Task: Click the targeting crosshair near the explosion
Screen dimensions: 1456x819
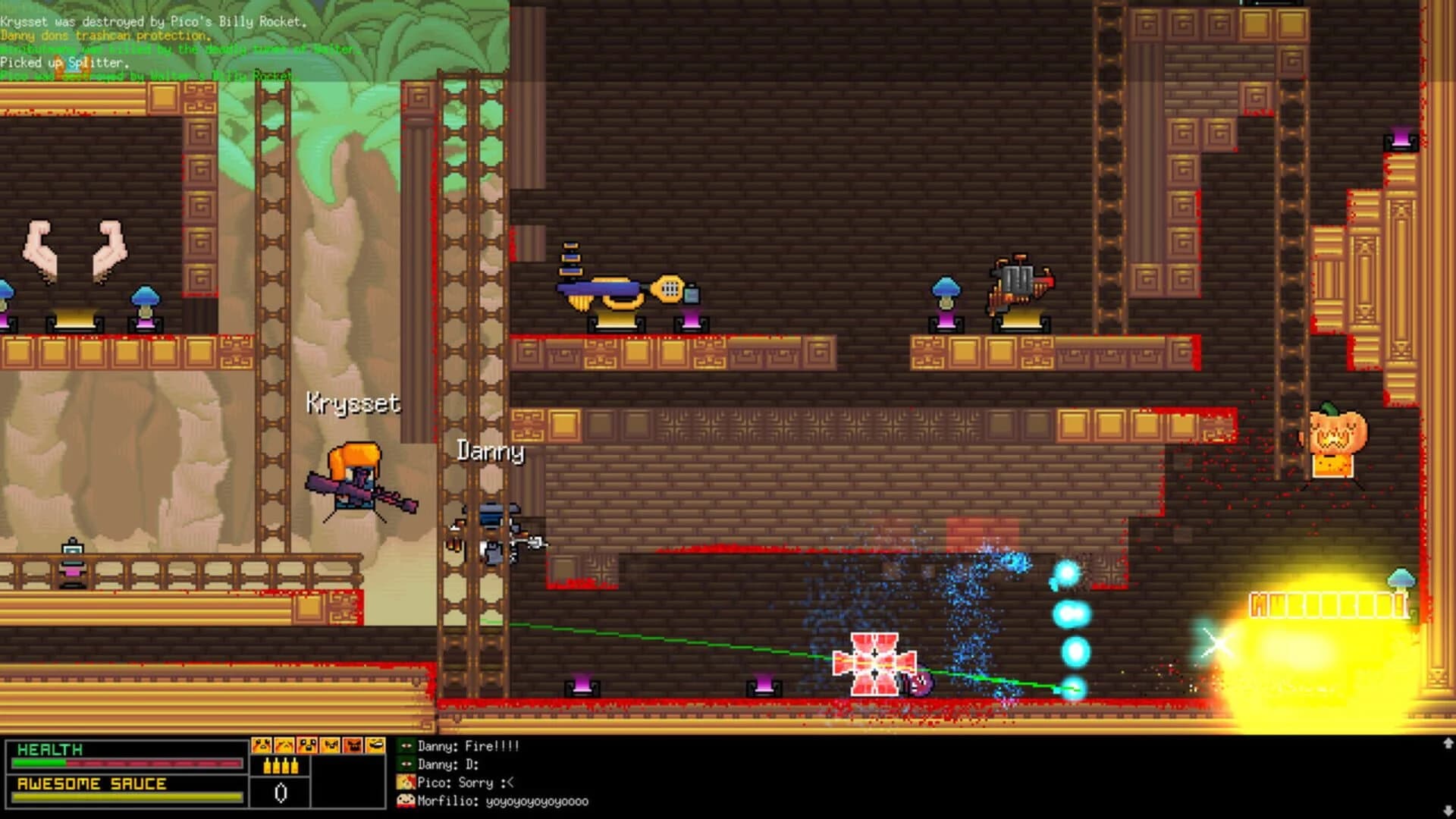Action: pyautogui.click(x=1219, y=643)
